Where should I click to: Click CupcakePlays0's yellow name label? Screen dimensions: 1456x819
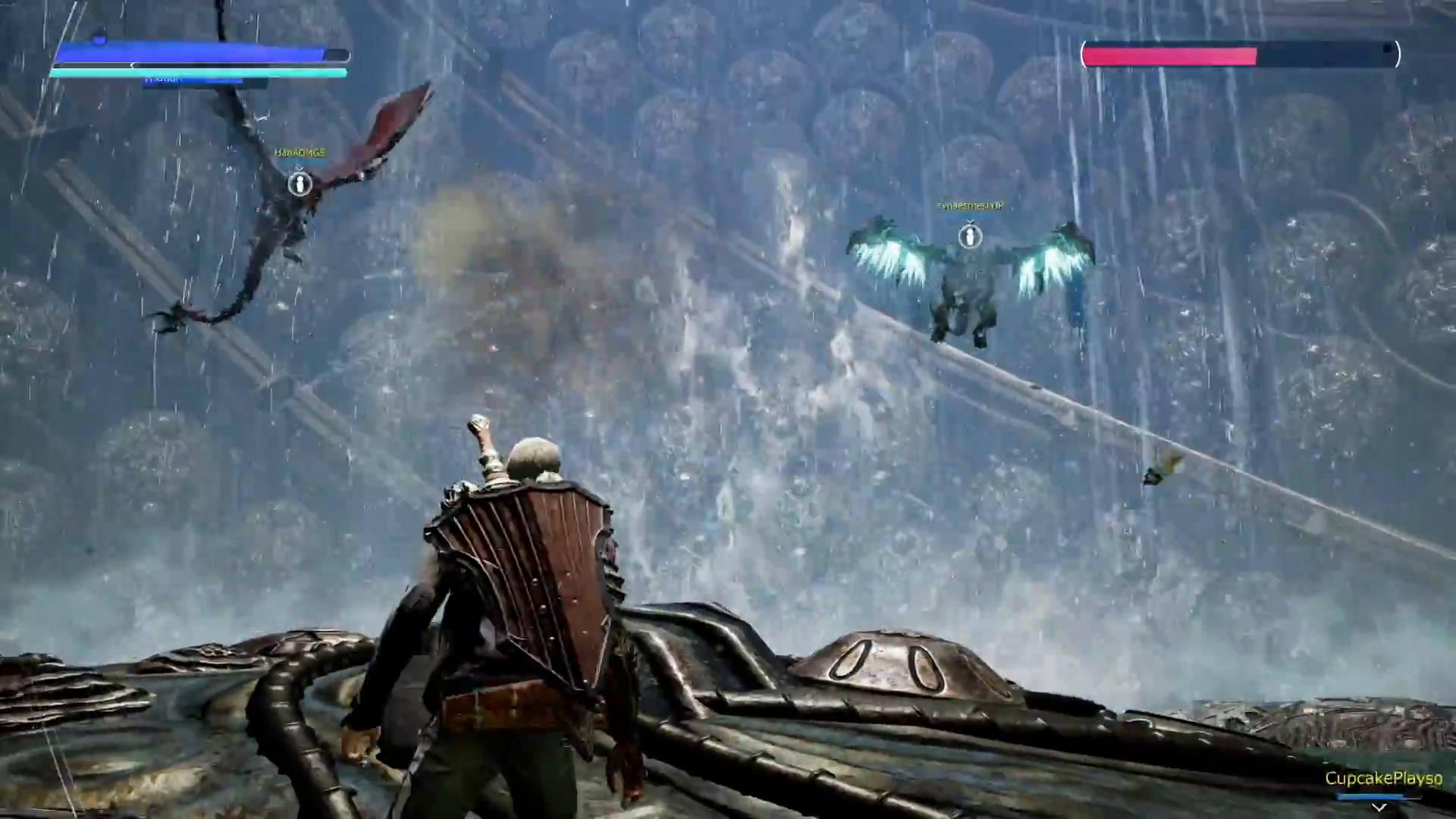coord(1383,778)
